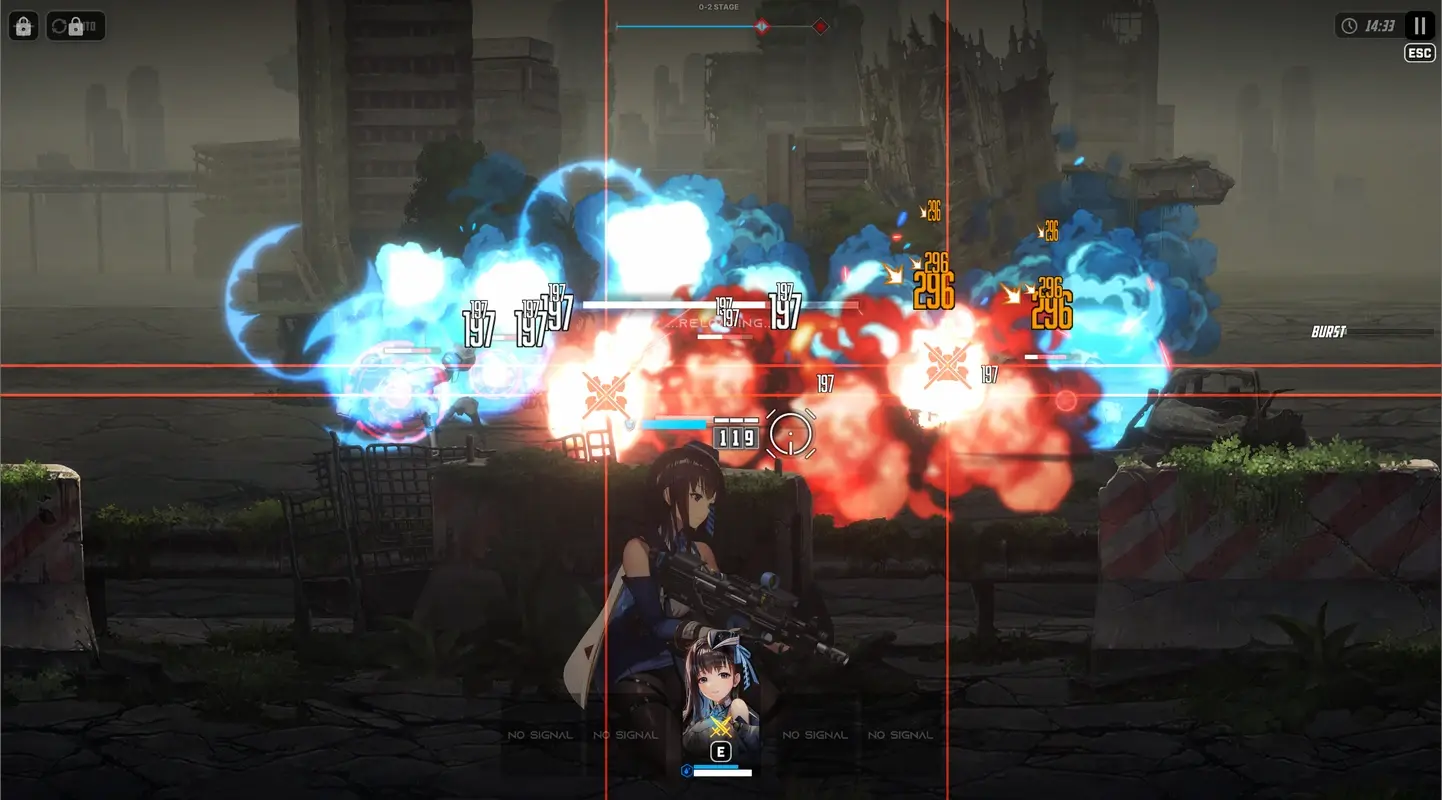Select the rightmost NO SIGNAL slot
The width and height of the screenshot is (1442, 800).
(x=899, y=733)
